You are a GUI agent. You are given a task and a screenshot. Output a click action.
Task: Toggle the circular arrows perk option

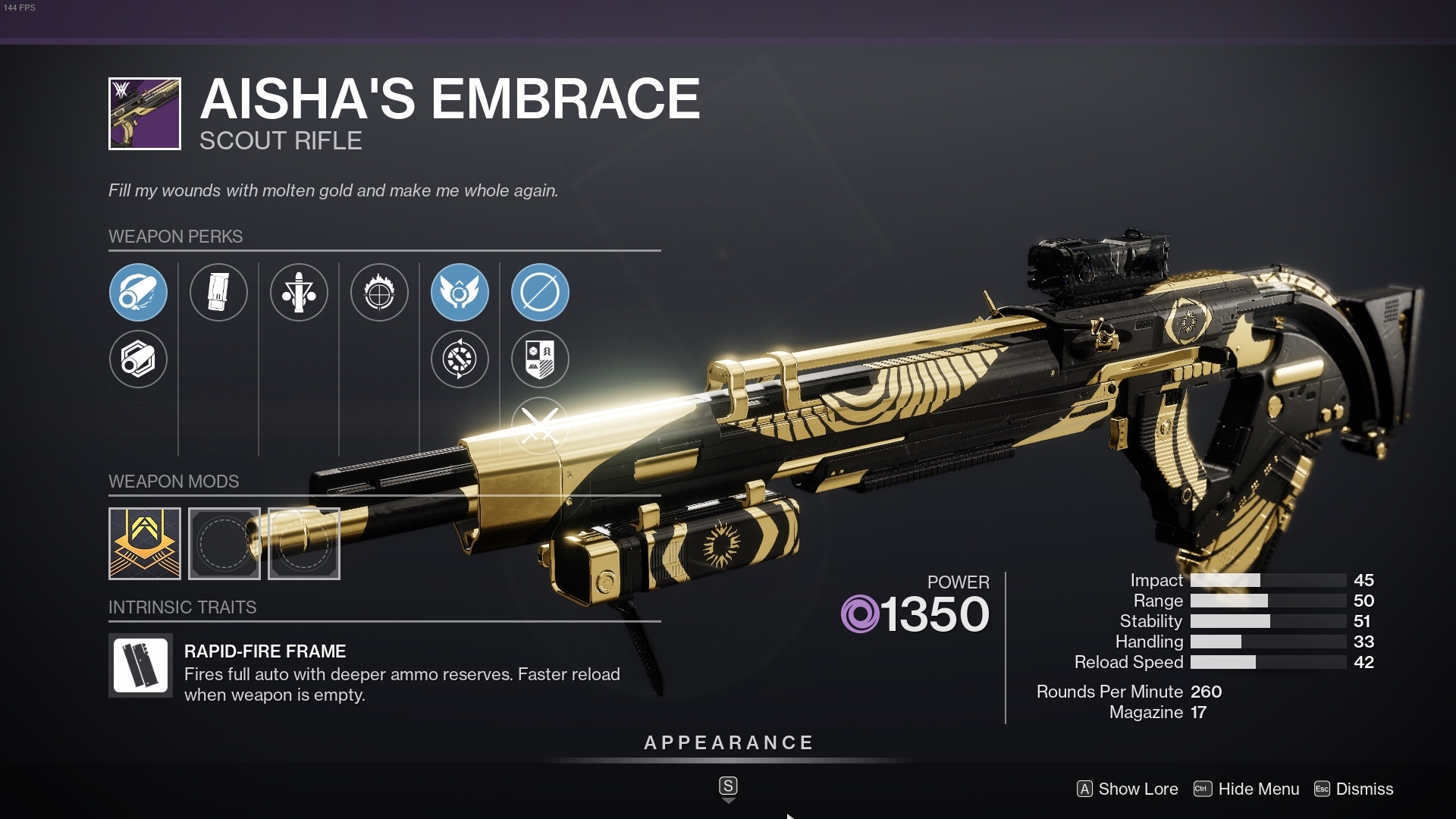tap(460, 359)
